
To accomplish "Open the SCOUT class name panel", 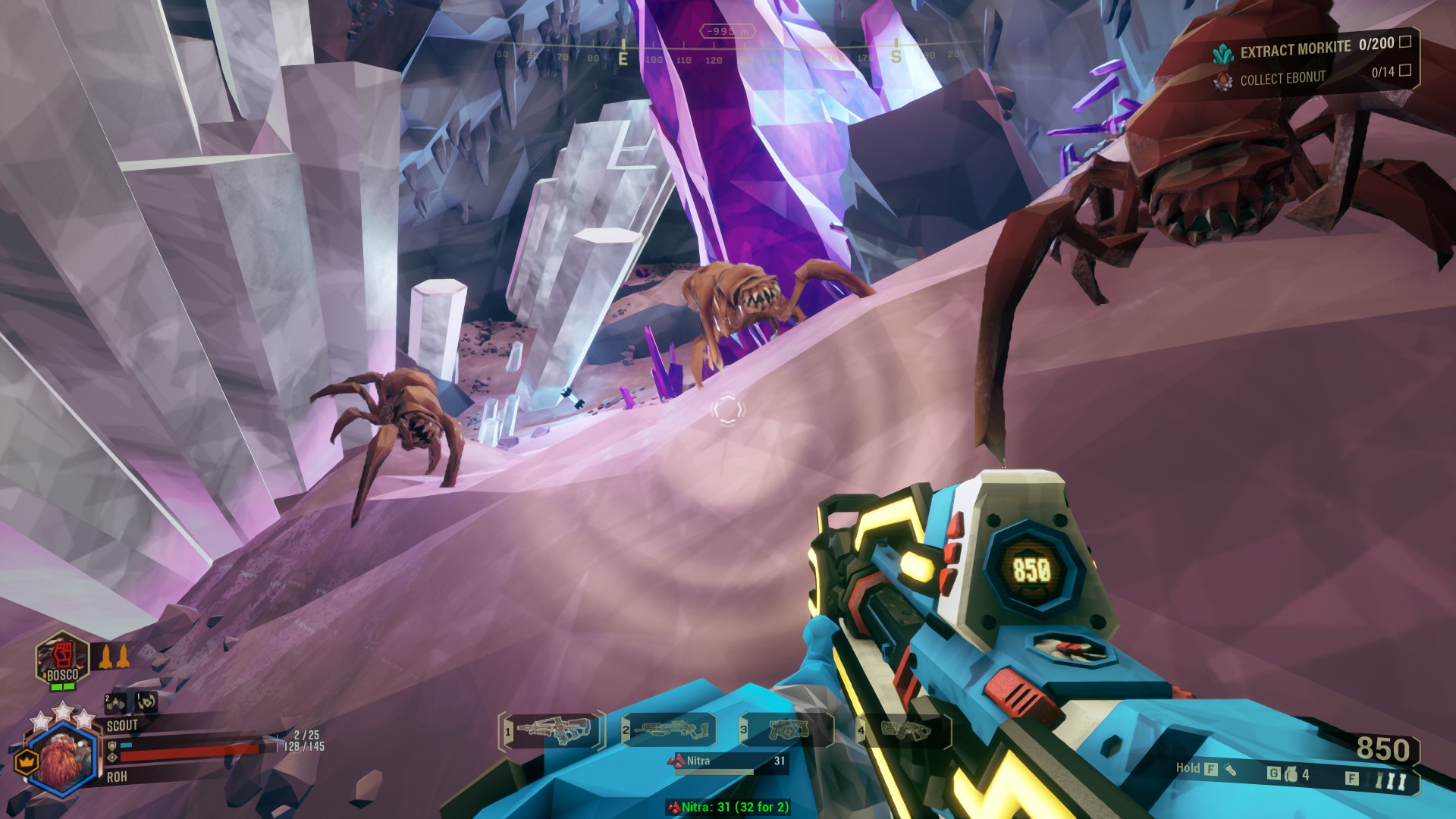I will [x=124, y=726].
